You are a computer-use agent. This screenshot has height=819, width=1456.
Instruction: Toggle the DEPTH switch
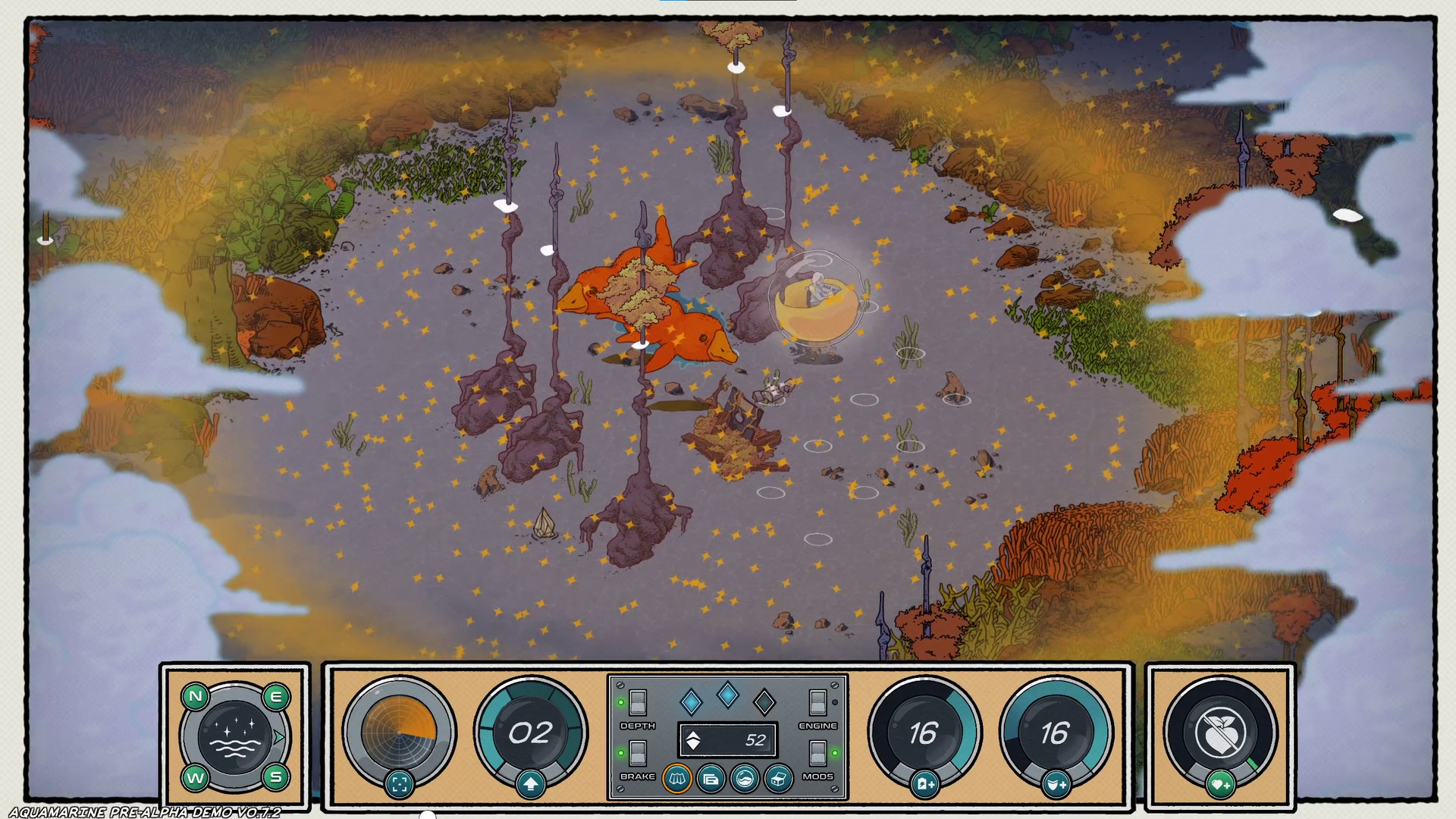click(x=638, y=702)
